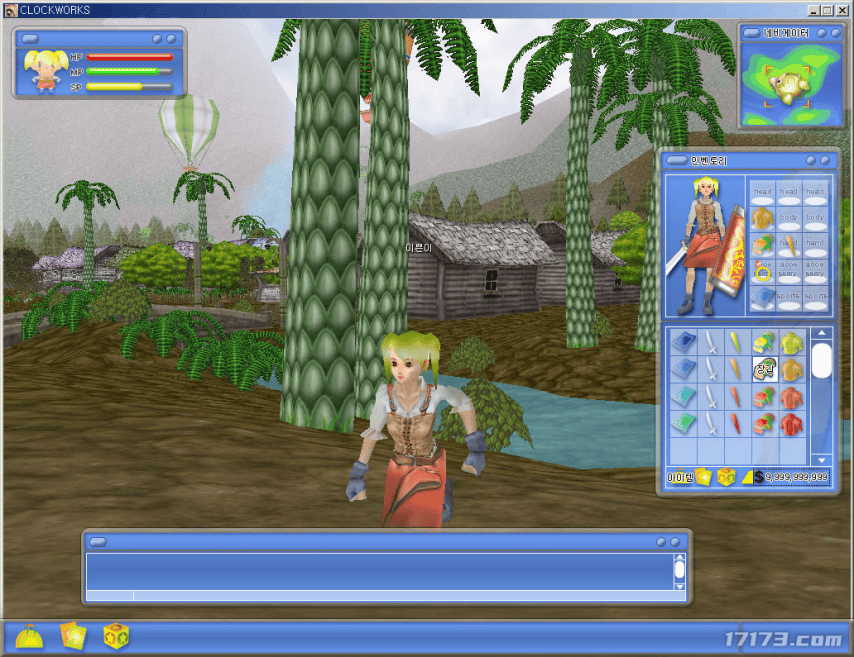The height and width of the screenshot is (657, 854).
Task: Select the bottom red shirt in inventory grid
Action: tap(791, 423)
